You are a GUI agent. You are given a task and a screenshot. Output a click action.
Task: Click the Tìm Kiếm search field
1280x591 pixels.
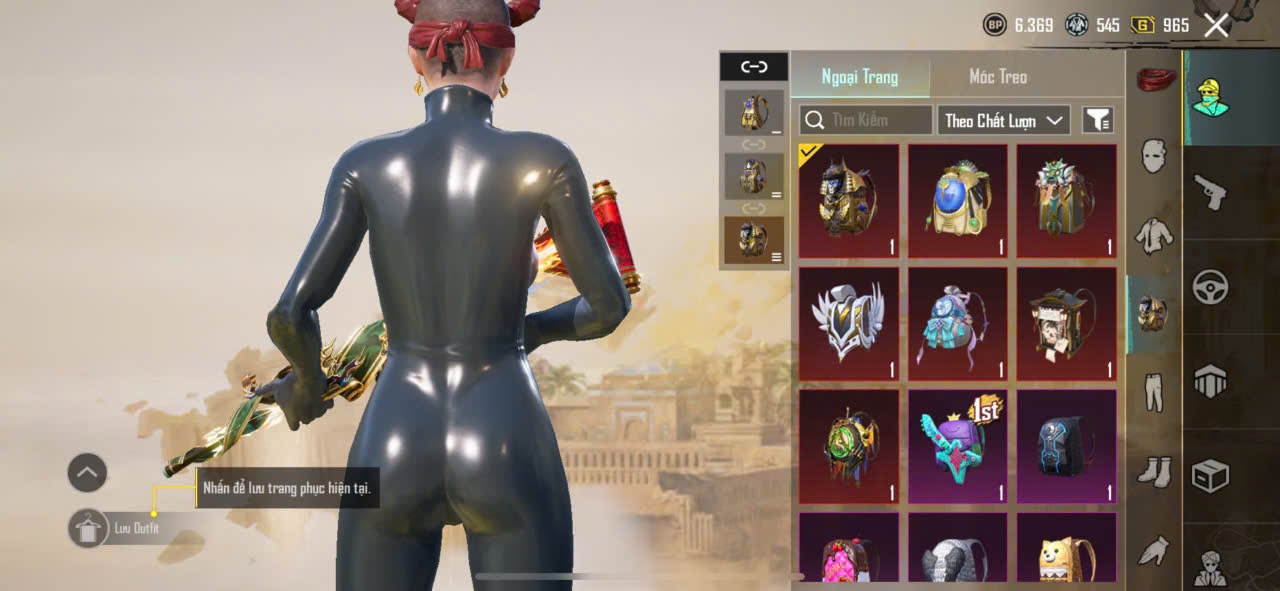[x=866, y=121]
